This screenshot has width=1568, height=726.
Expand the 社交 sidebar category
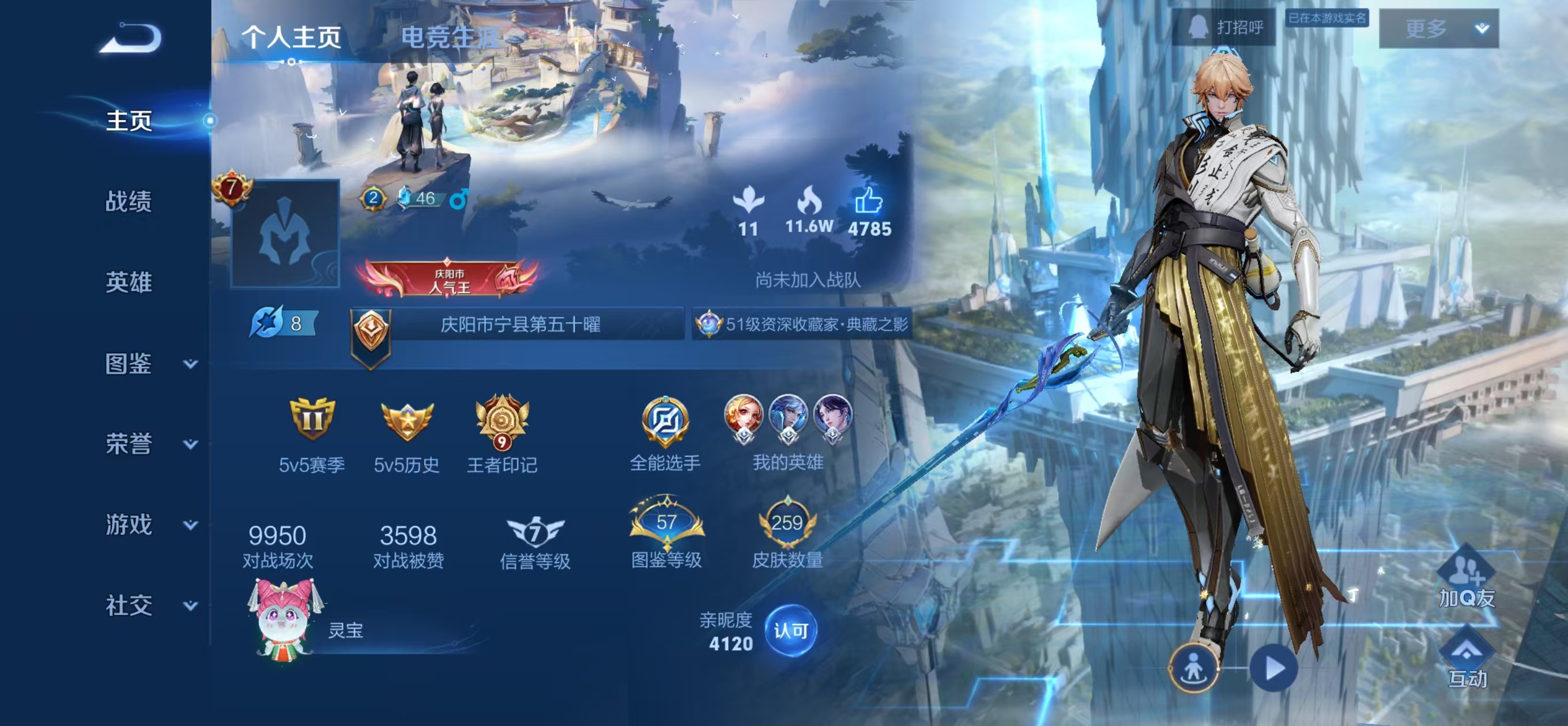tap(149, 606)
